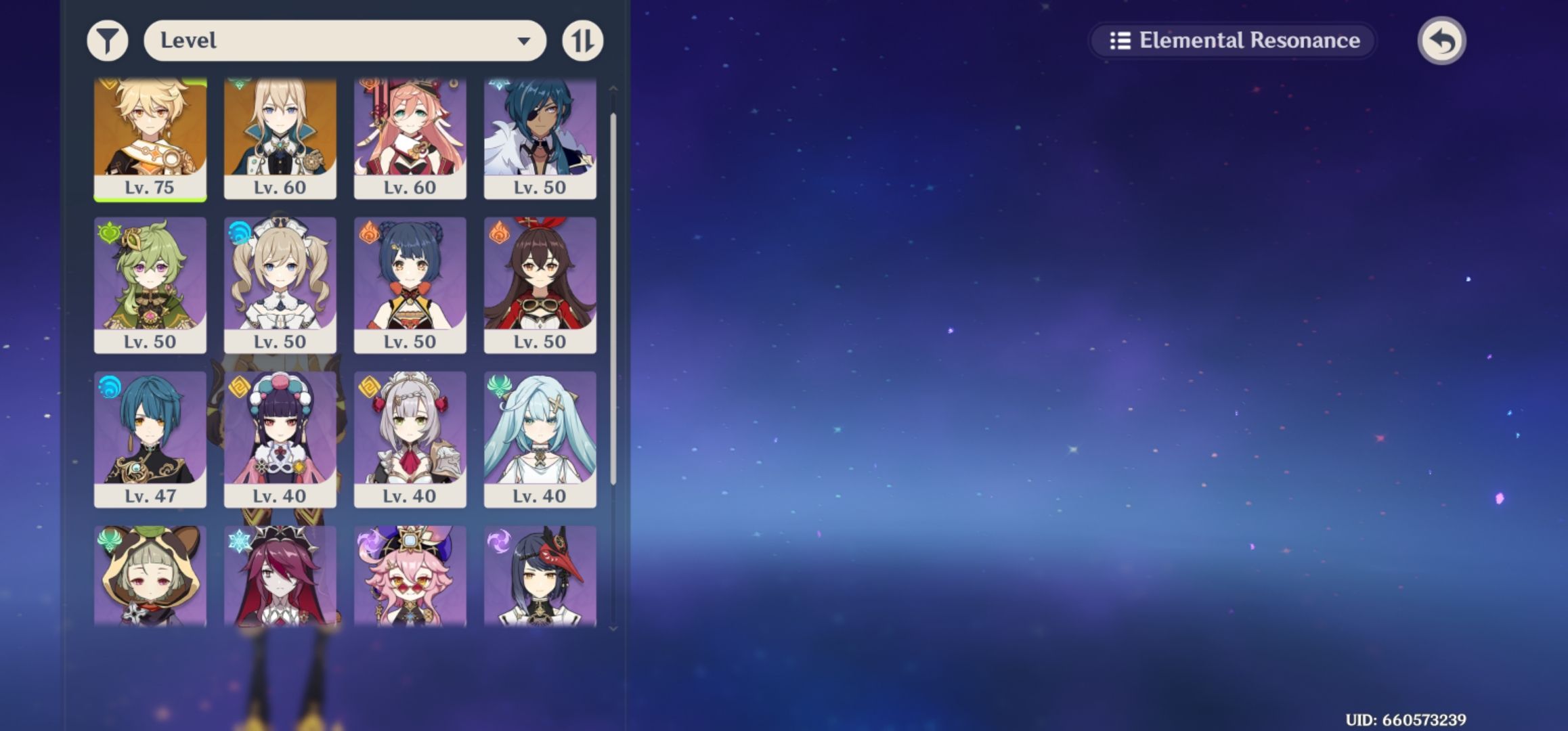This screenshot has height=731, width=1568.
Task: Open the Level sorting dropdown
Action: tap(345, 41)
